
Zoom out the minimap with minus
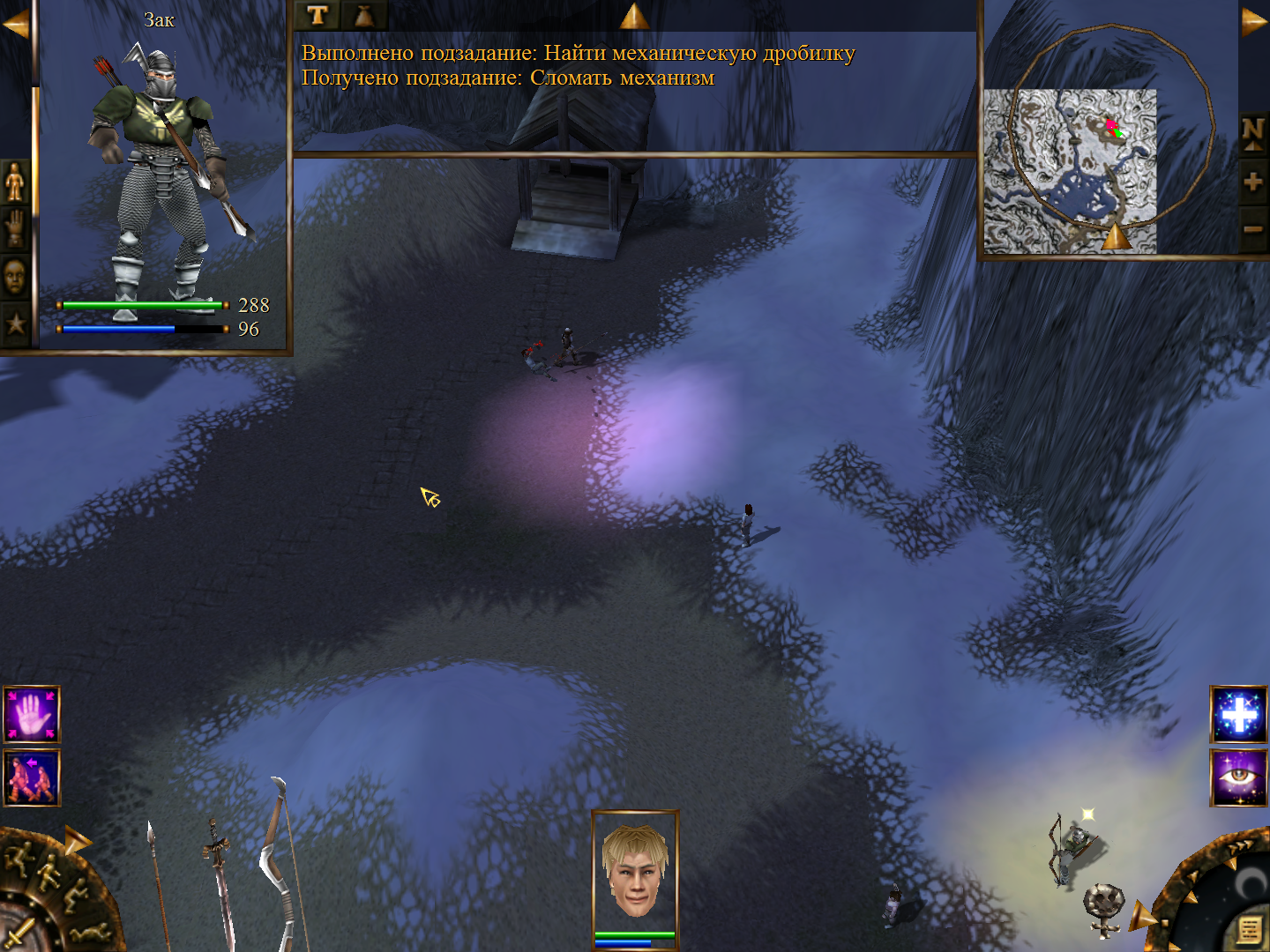coord(1252,229)
